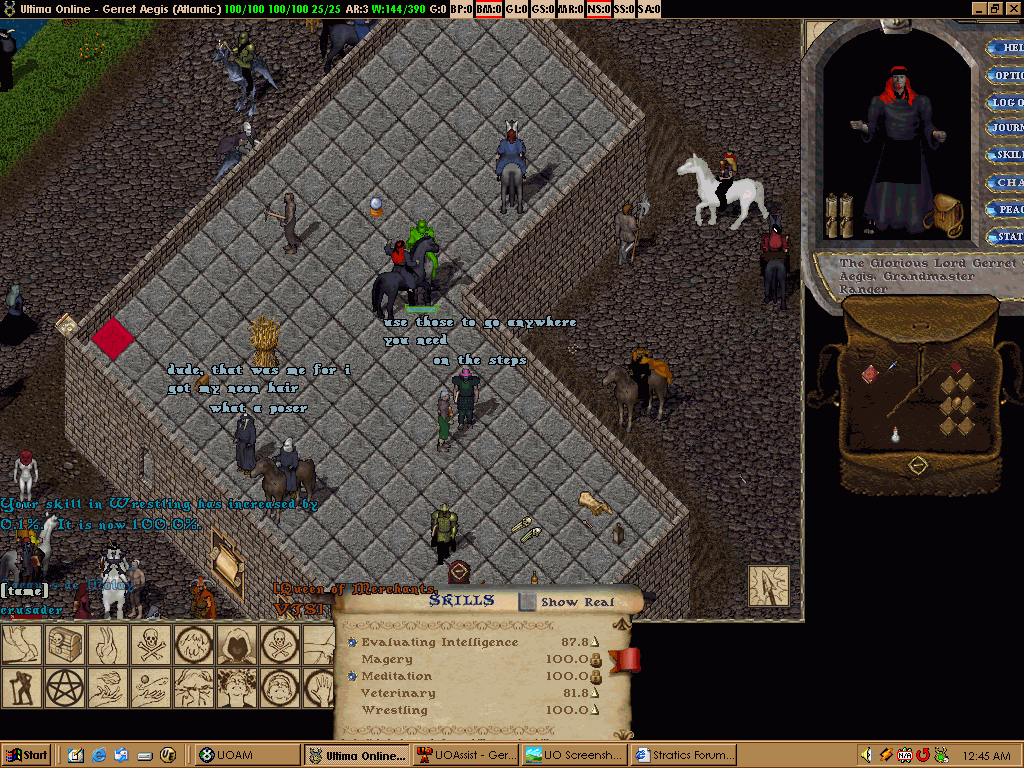Activate the pentagram hotbar icon
Viewport: 1024px width, 768px height.
62,686
